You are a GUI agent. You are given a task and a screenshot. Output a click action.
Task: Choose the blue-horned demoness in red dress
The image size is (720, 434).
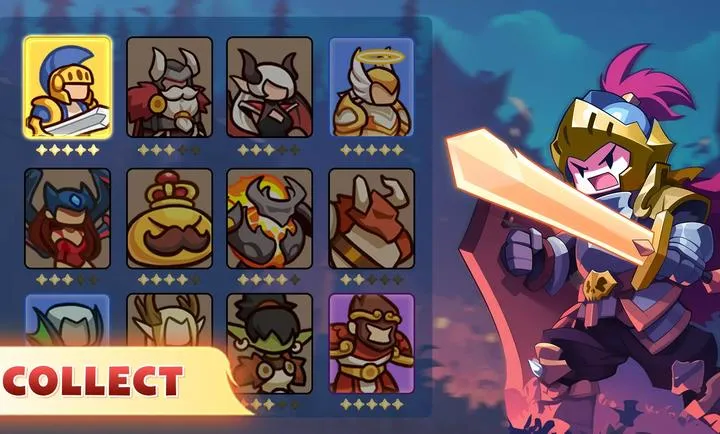point(67,218)
